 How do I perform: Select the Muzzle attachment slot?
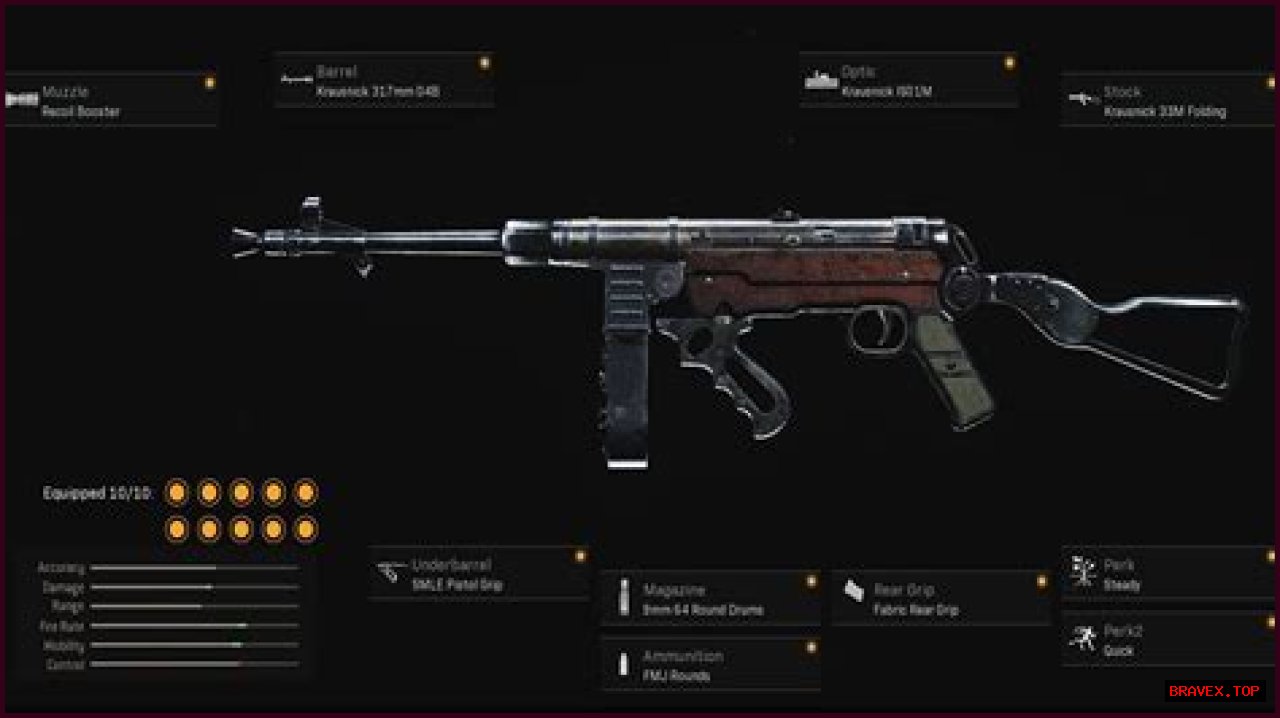(110, 100)
